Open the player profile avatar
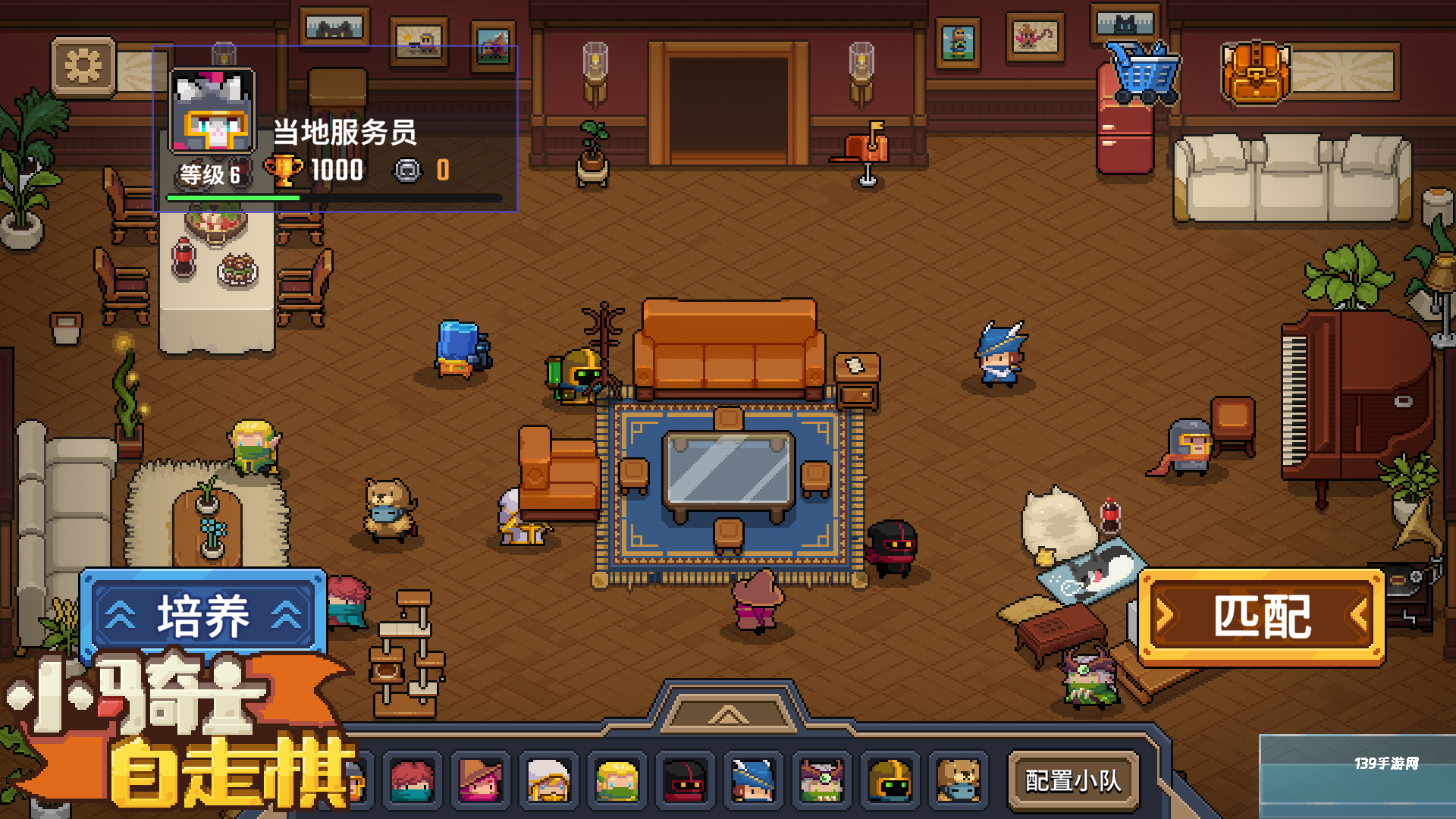This screenshot has width=1456, height=819. 212,111
